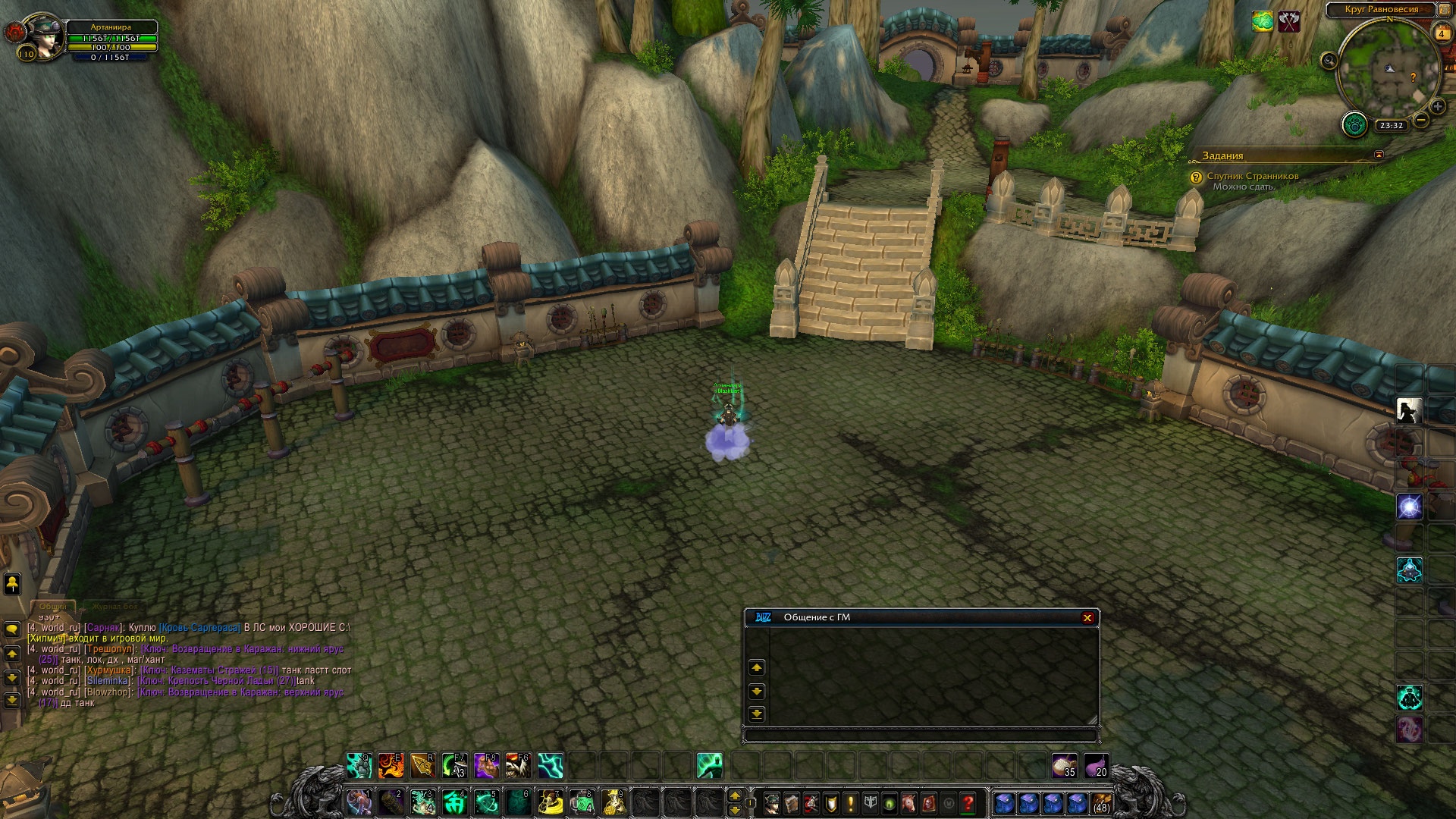The width and height of the screenshot is (1456, 819).
Task: Open the chat speech bubble menu
Action: [12, 629]
